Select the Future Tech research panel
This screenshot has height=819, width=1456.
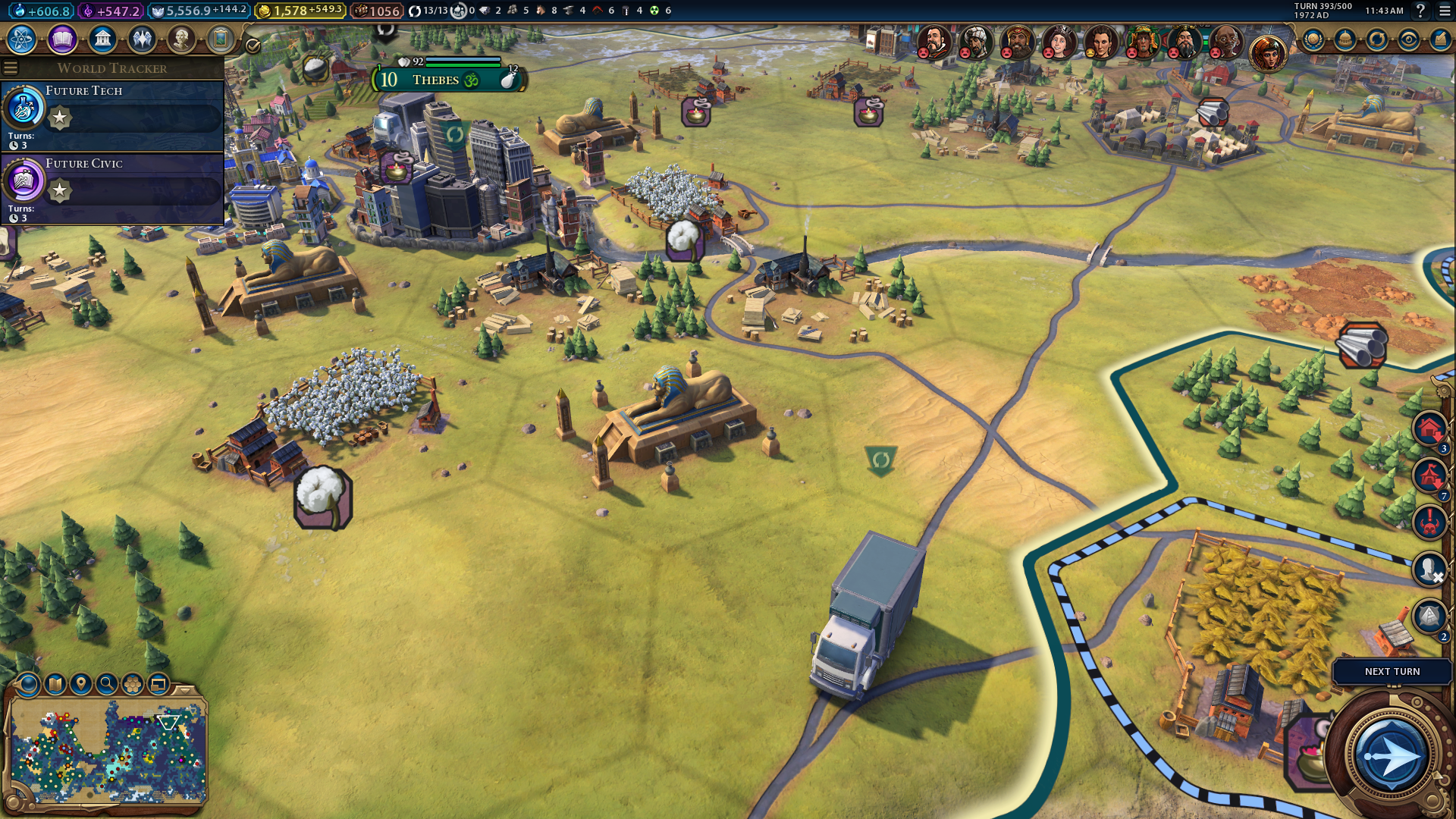pyautogui.click(x=114, y=115)
